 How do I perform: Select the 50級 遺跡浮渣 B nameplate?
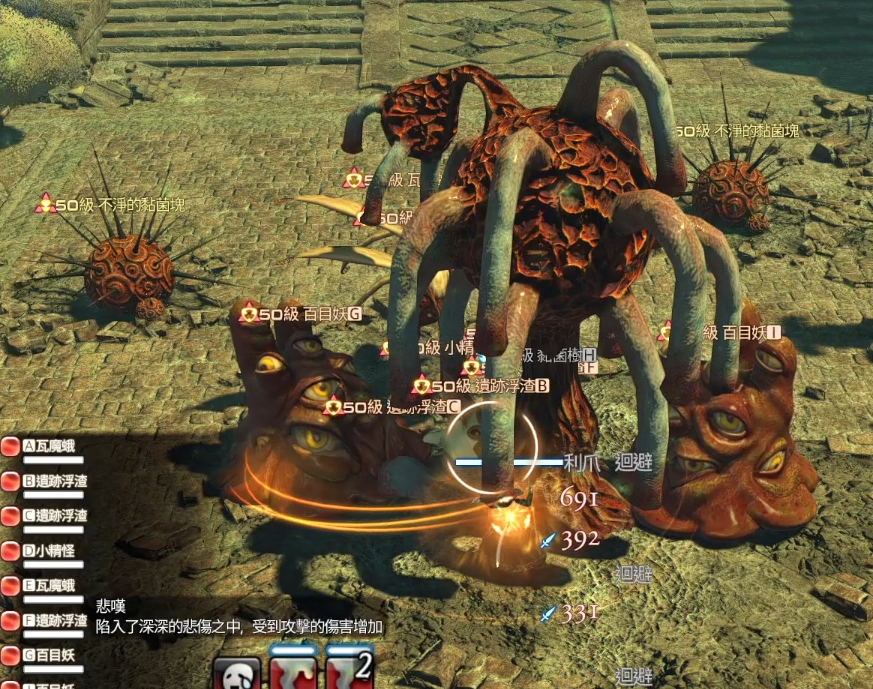[x=481, y=386]
